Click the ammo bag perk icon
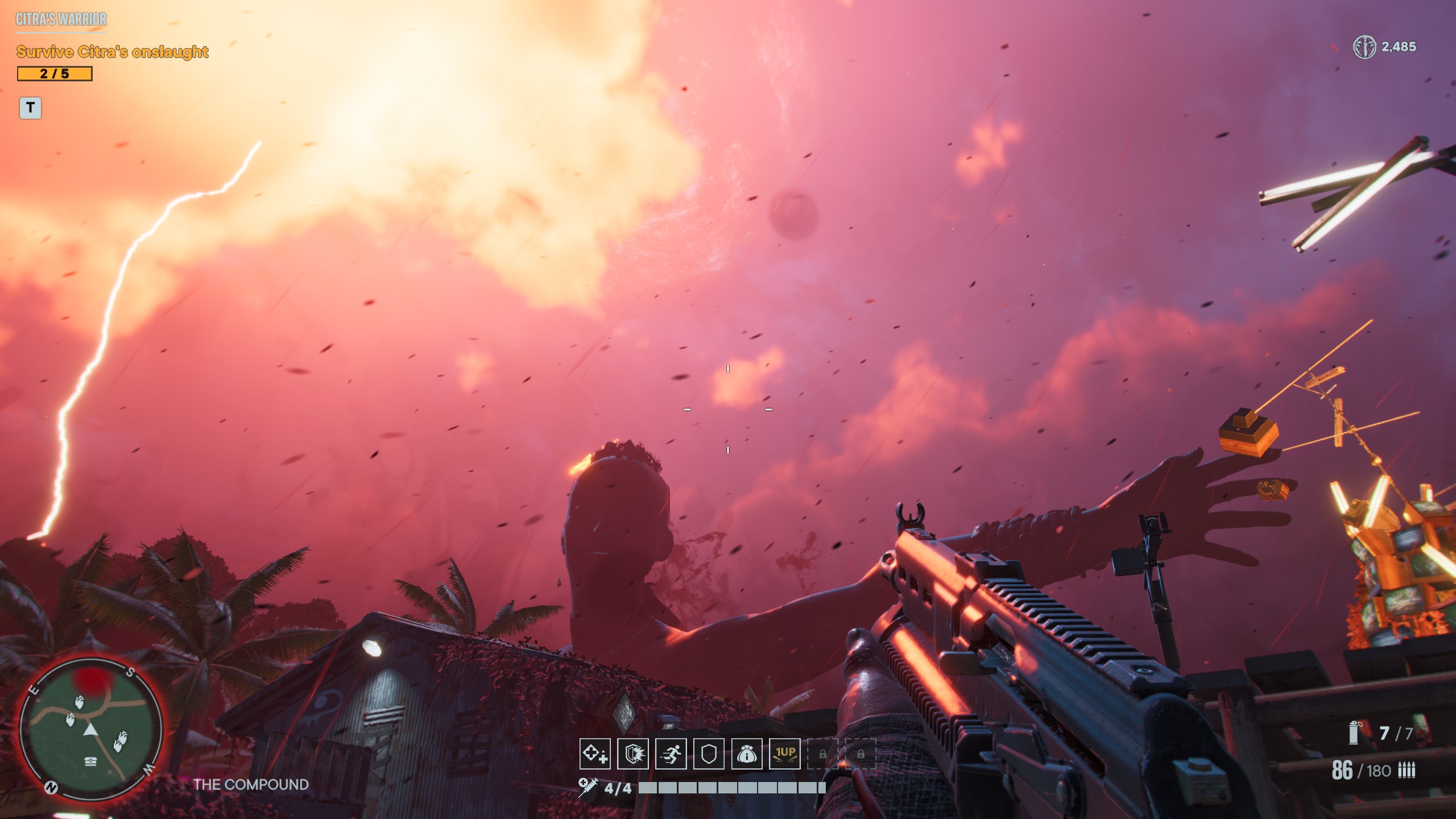The height and width of the screenshot is (819, 1456). (x=747, y=754)
